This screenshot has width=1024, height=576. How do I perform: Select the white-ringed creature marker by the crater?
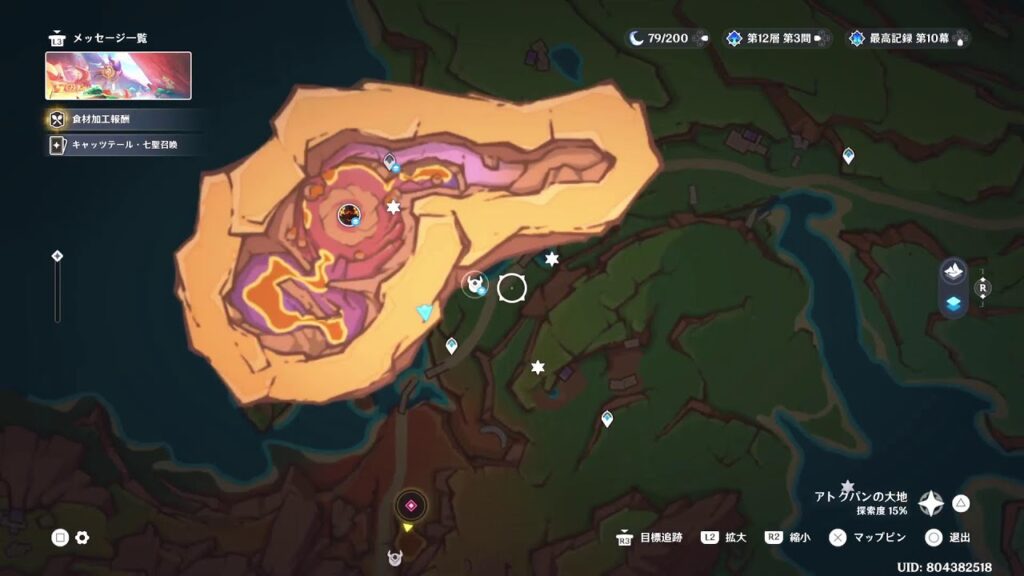point(474,285)
